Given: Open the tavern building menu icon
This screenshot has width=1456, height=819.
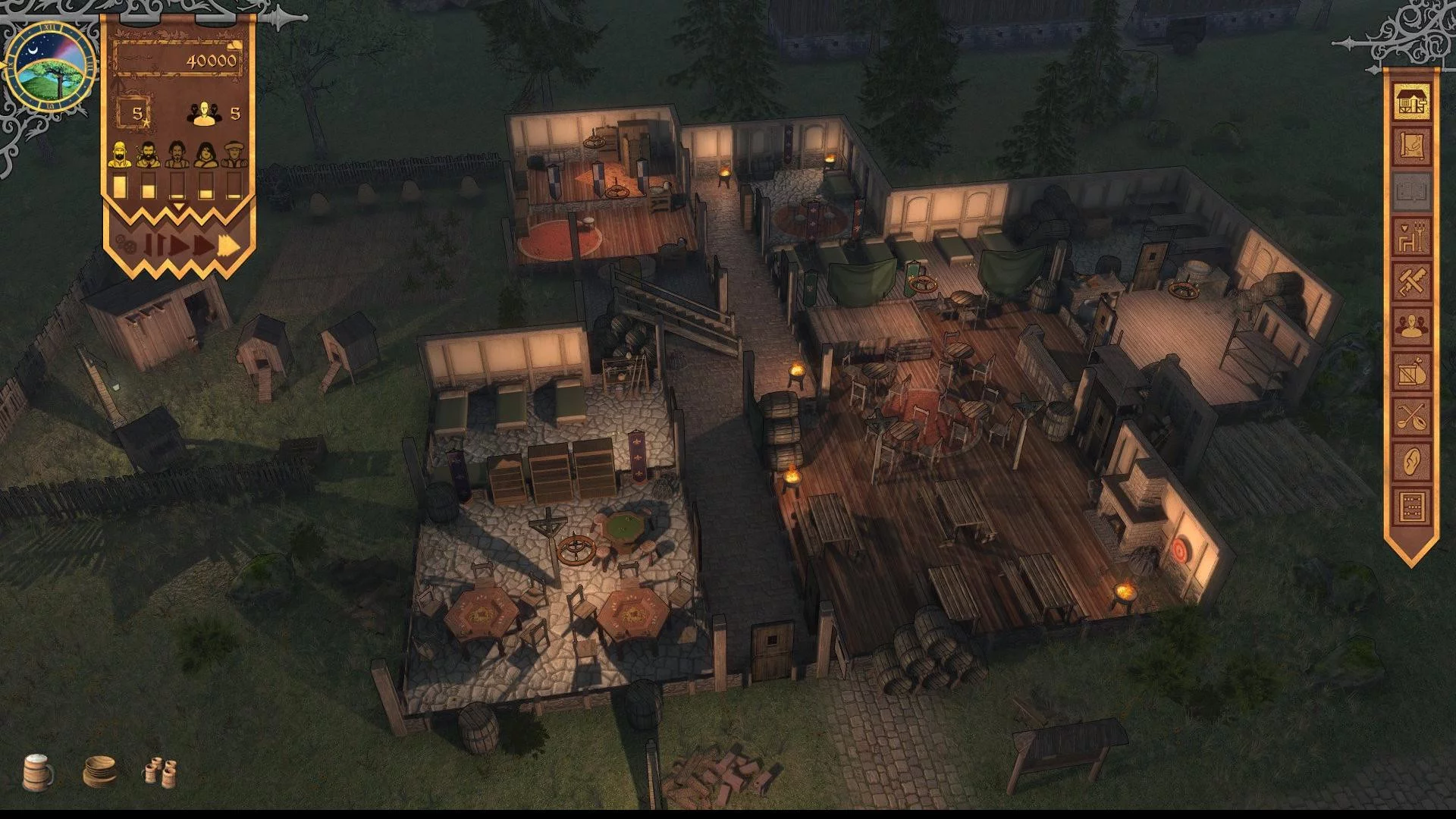Looking at the screenshot, I should [1411, 102].
